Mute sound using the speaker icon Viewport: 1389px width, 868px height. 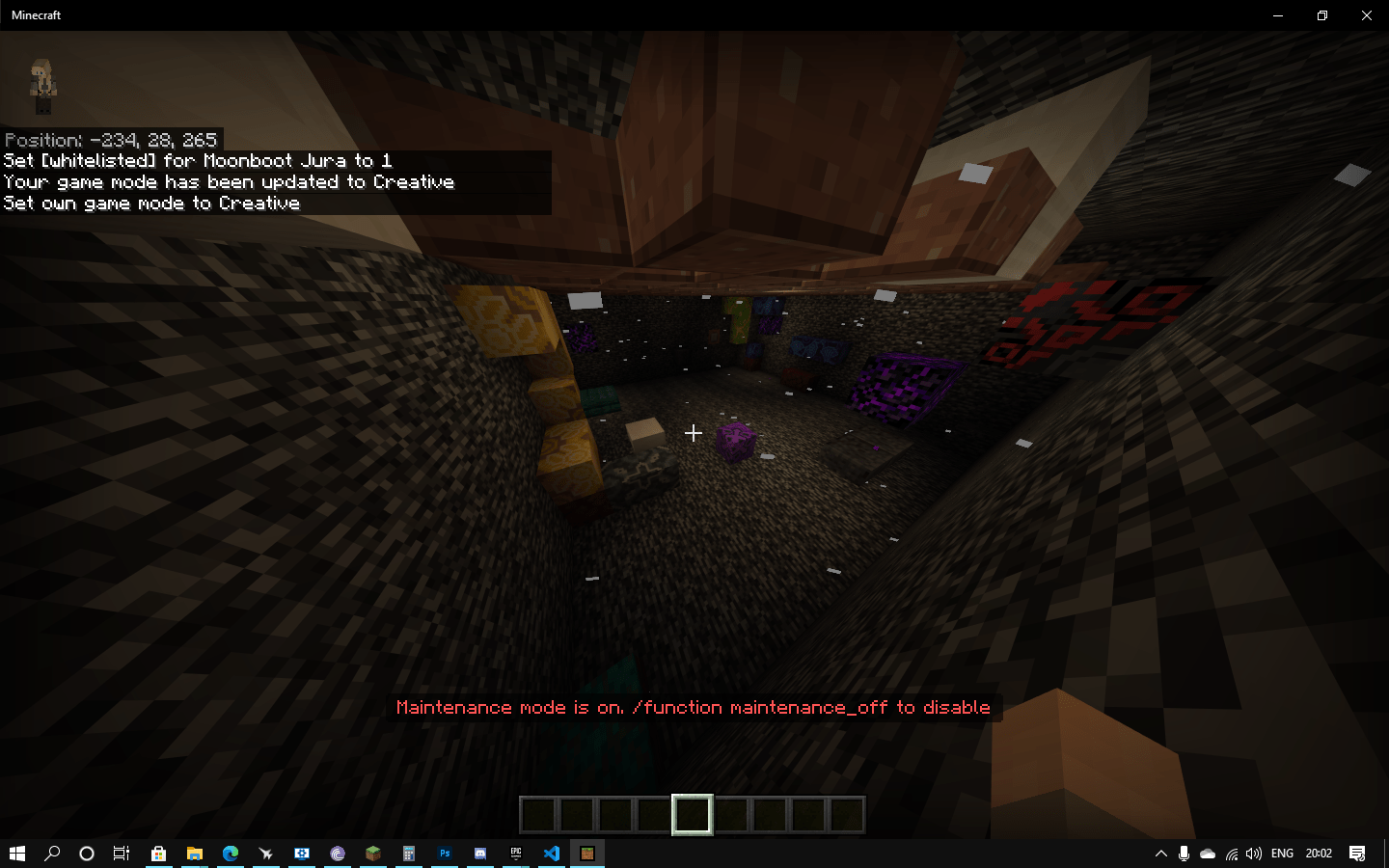(1254, 854)
